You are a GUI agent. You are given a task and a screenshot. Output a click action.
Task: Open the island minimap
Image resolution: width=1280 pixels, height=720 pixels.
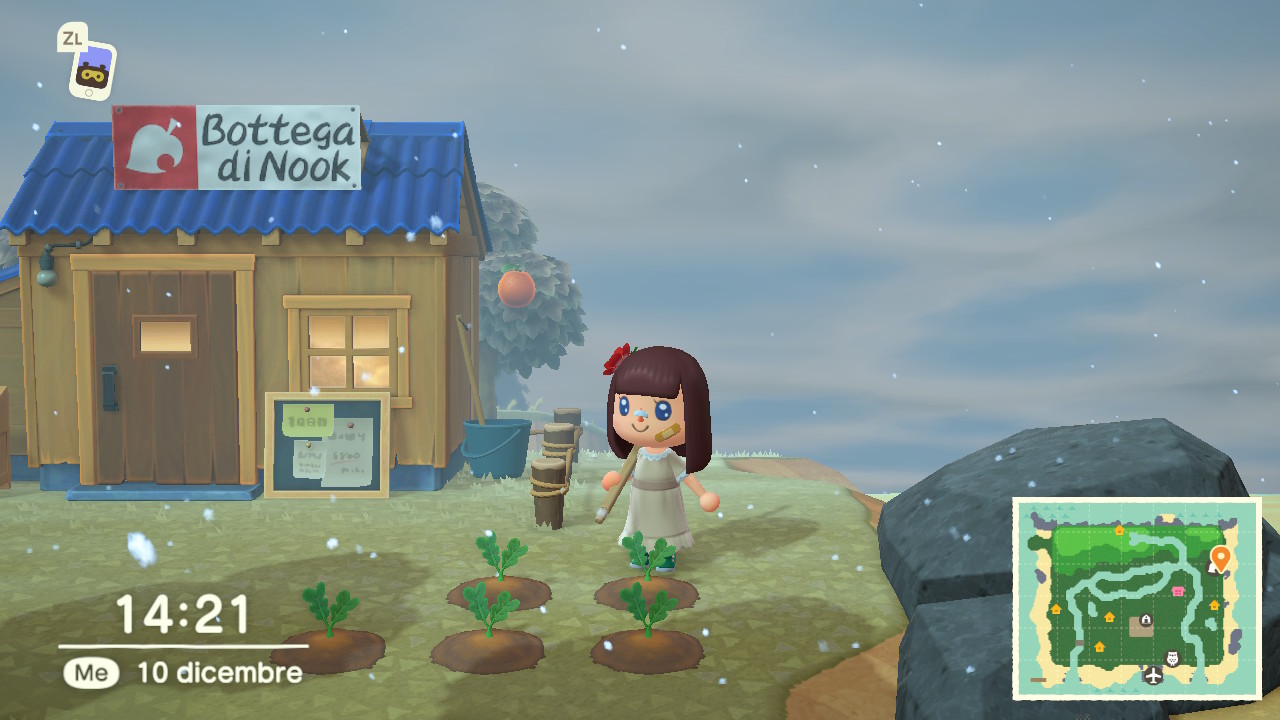1136,598
